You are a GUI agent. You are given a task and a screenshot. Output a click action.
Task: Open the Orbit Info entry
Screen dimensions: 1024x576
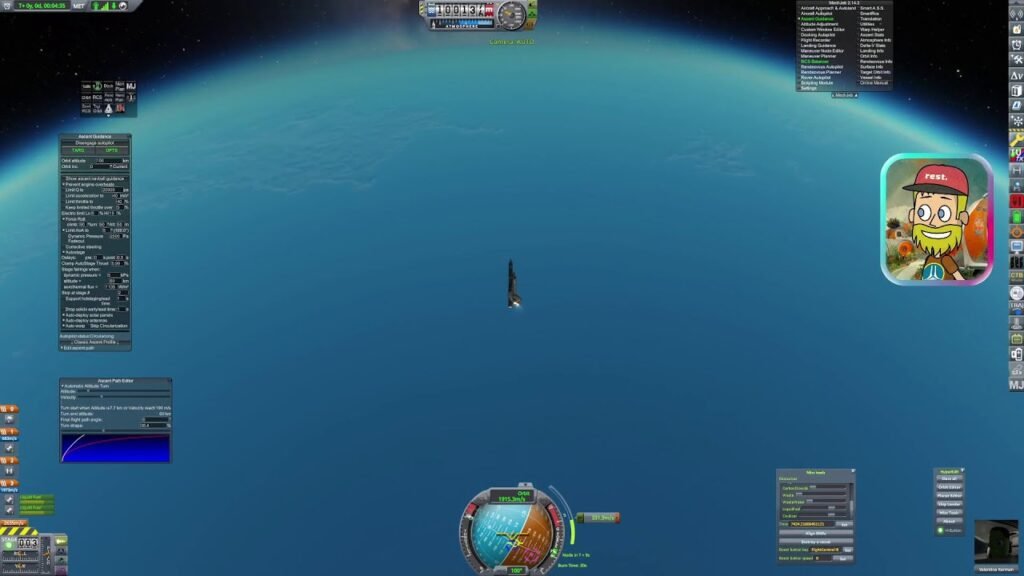tap(868, 56)
